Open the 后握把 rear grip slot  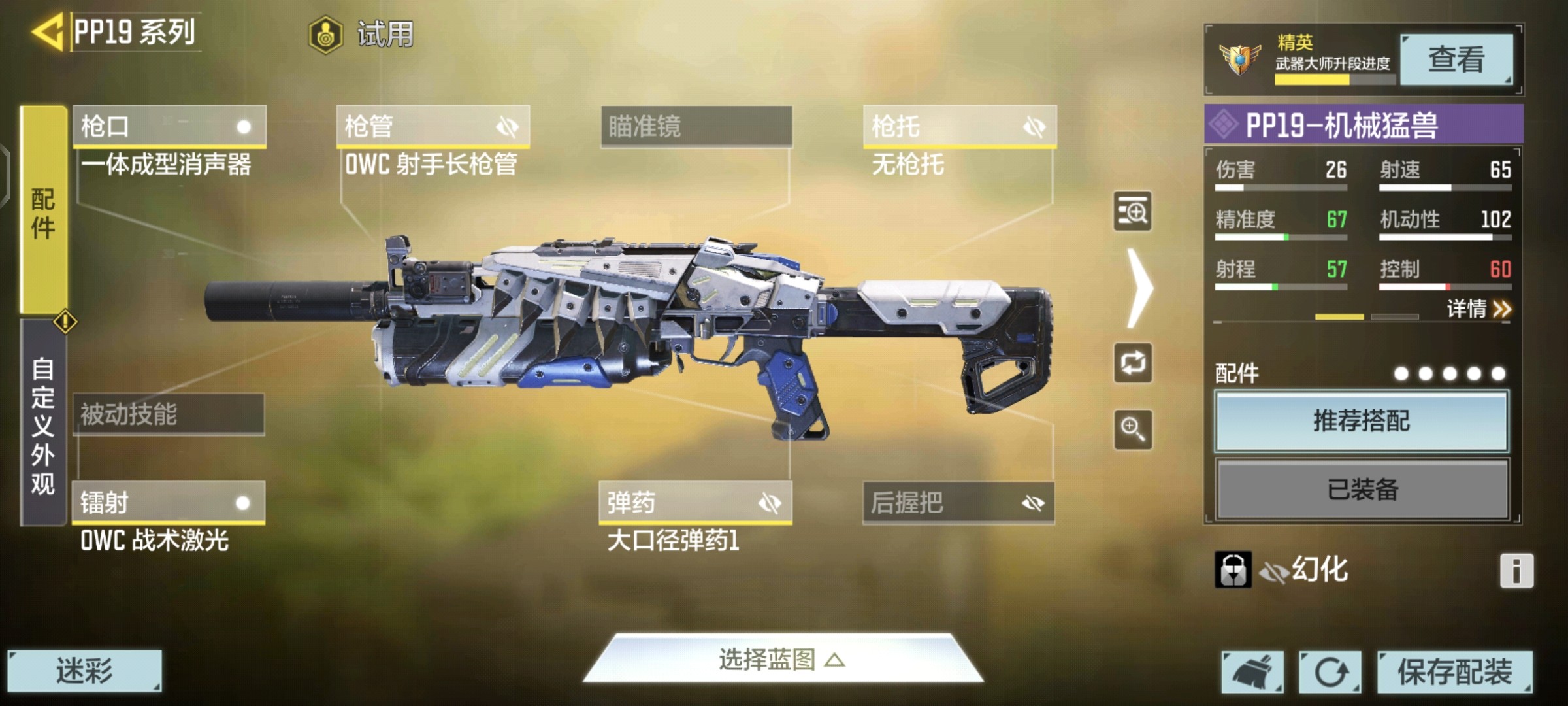(958, 503)
